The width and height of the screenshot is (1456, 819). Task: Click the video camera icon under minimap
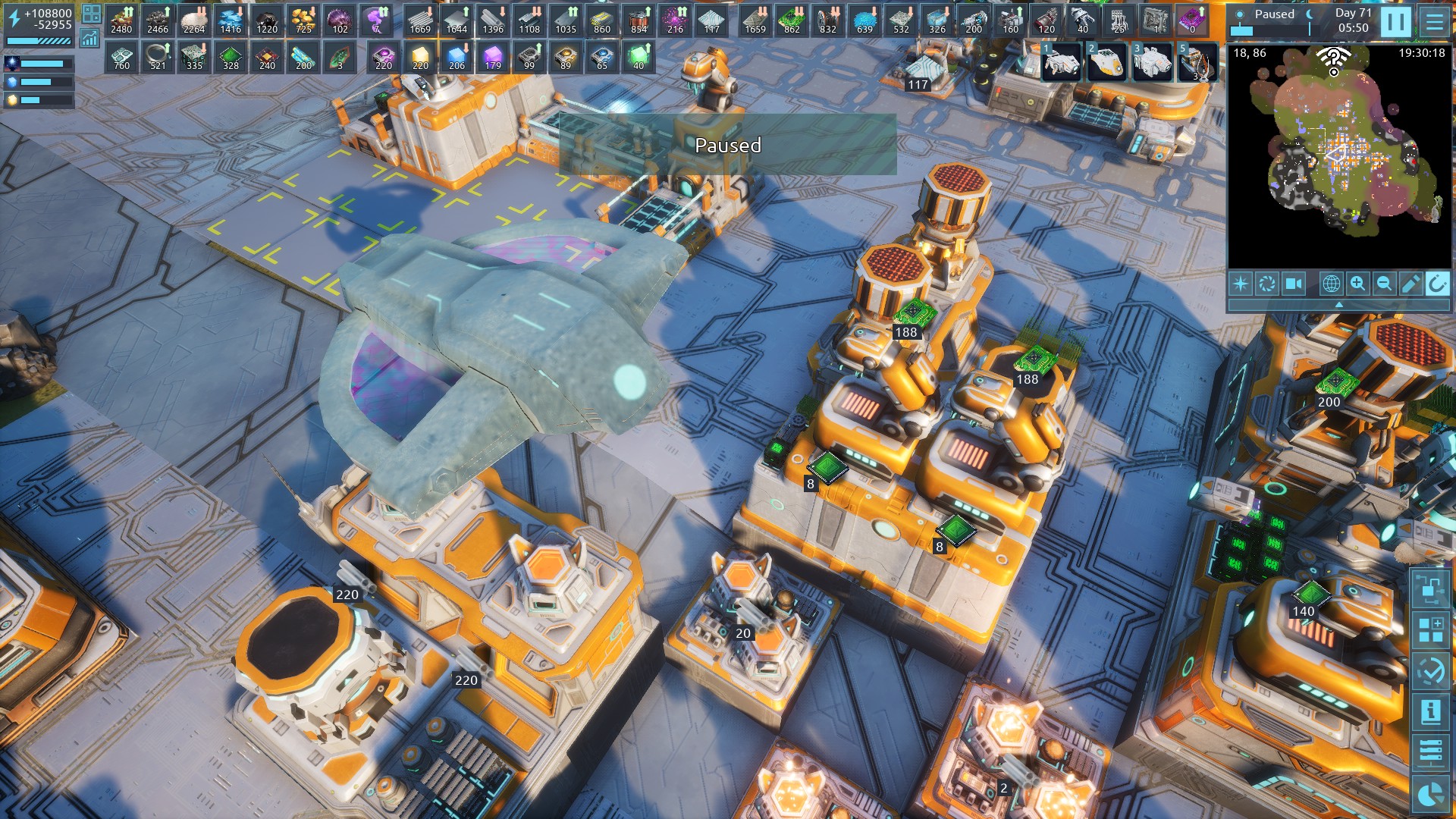coord(1293,284)
